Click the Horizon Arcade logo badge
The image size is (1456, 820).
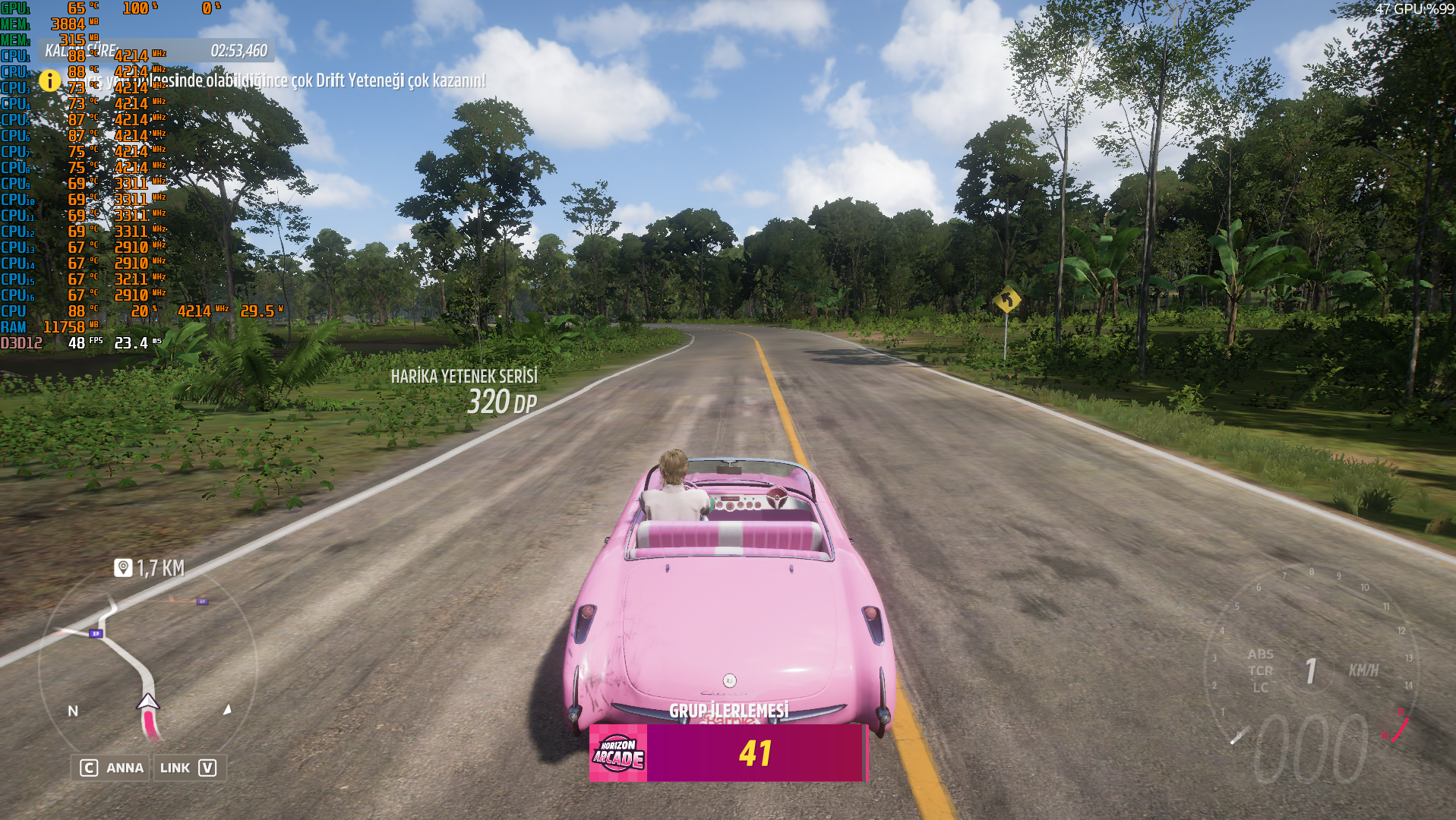click(618, 752)
